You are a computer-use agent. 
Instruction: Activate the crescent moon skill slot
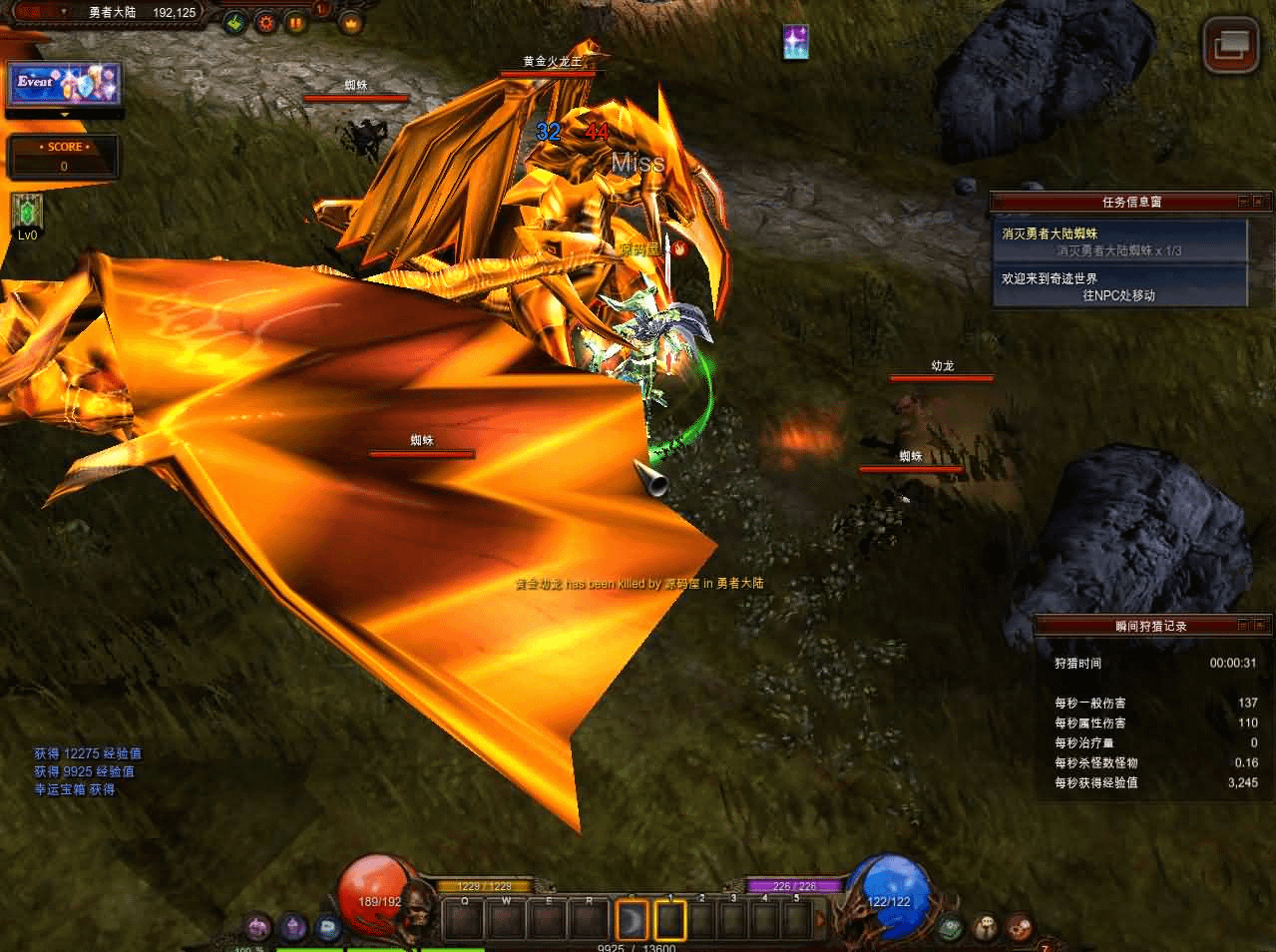pyautogui.click(x=633, y=920)
